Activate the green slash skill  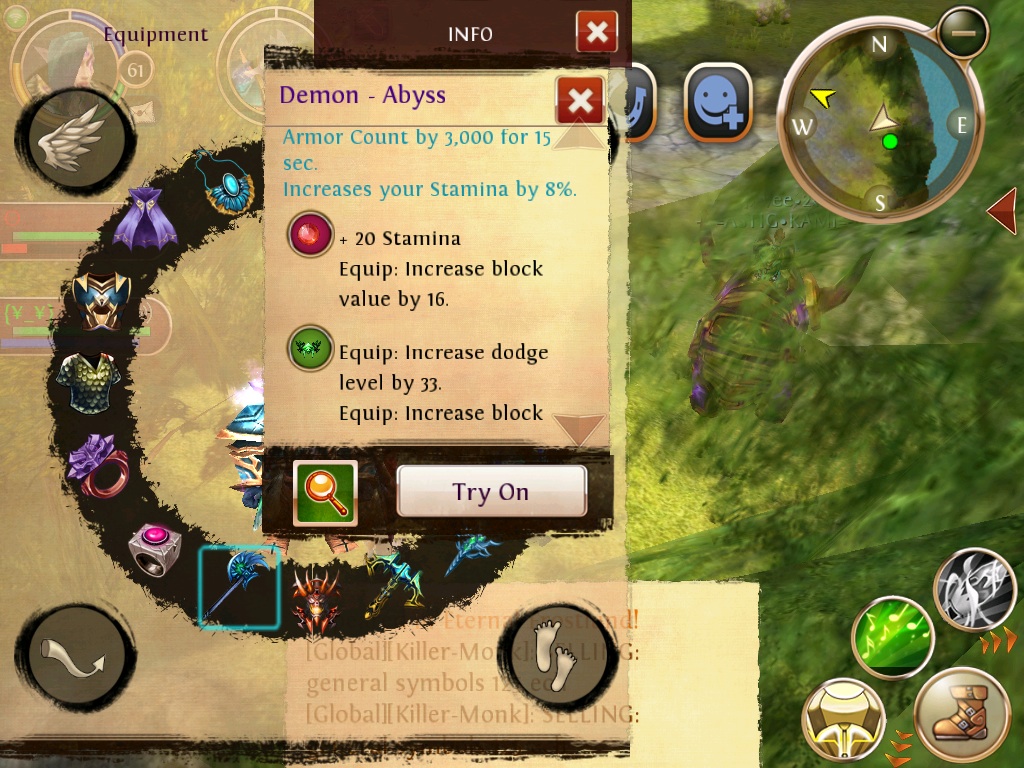tap(892, 638)
